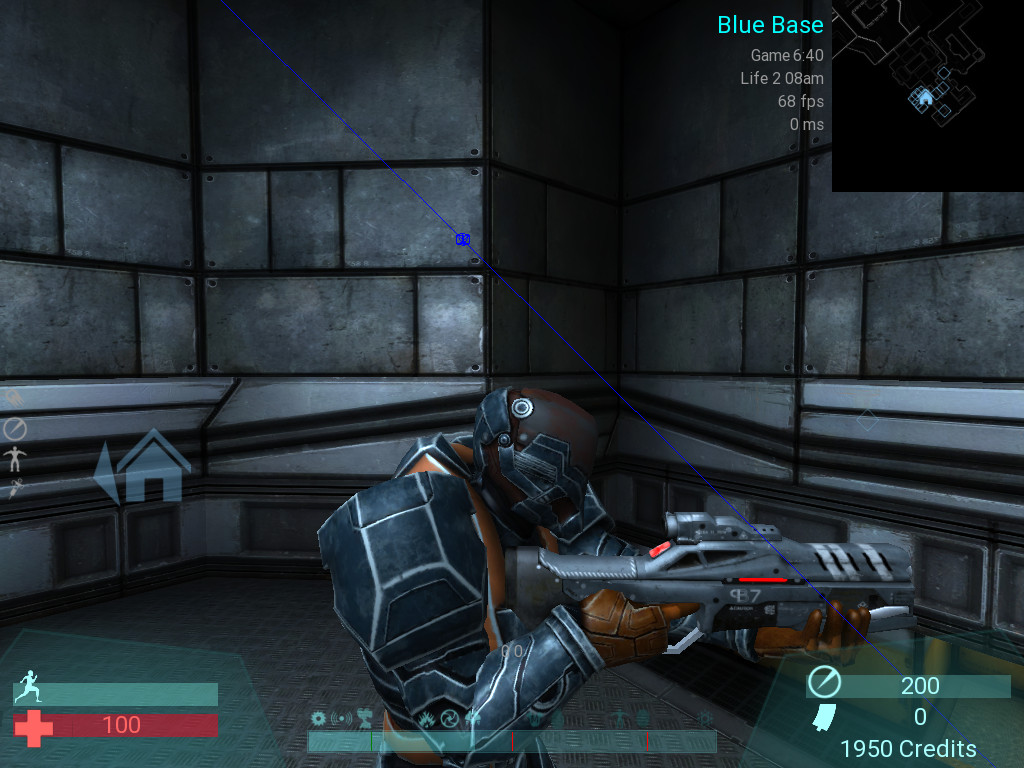Select the human figure inventory icon
1024x768 pixels.
pyautogui.click(x=15, y=459)
